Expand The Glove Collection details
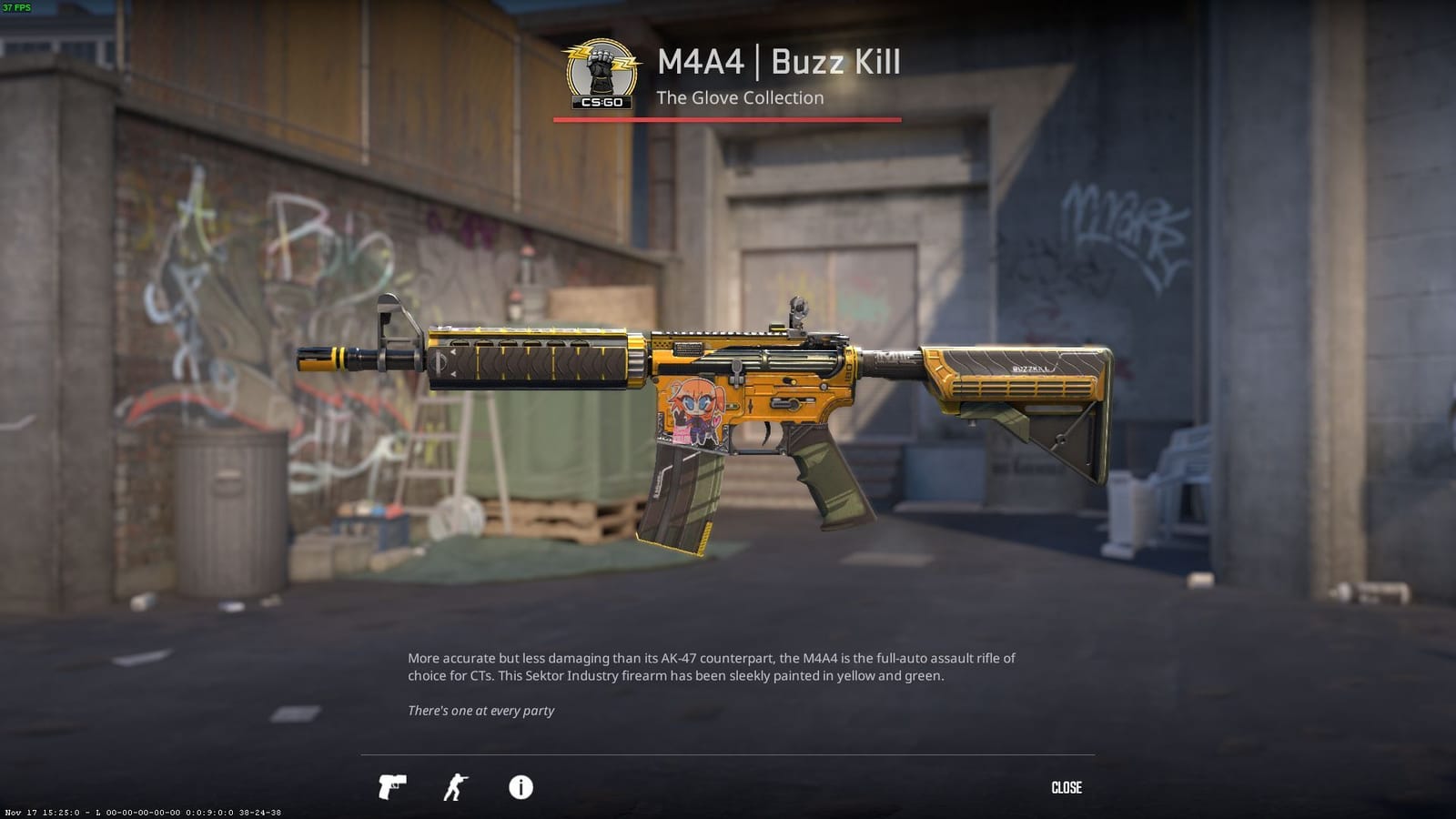Screen dimensions: 1456x819 [739, 97]
